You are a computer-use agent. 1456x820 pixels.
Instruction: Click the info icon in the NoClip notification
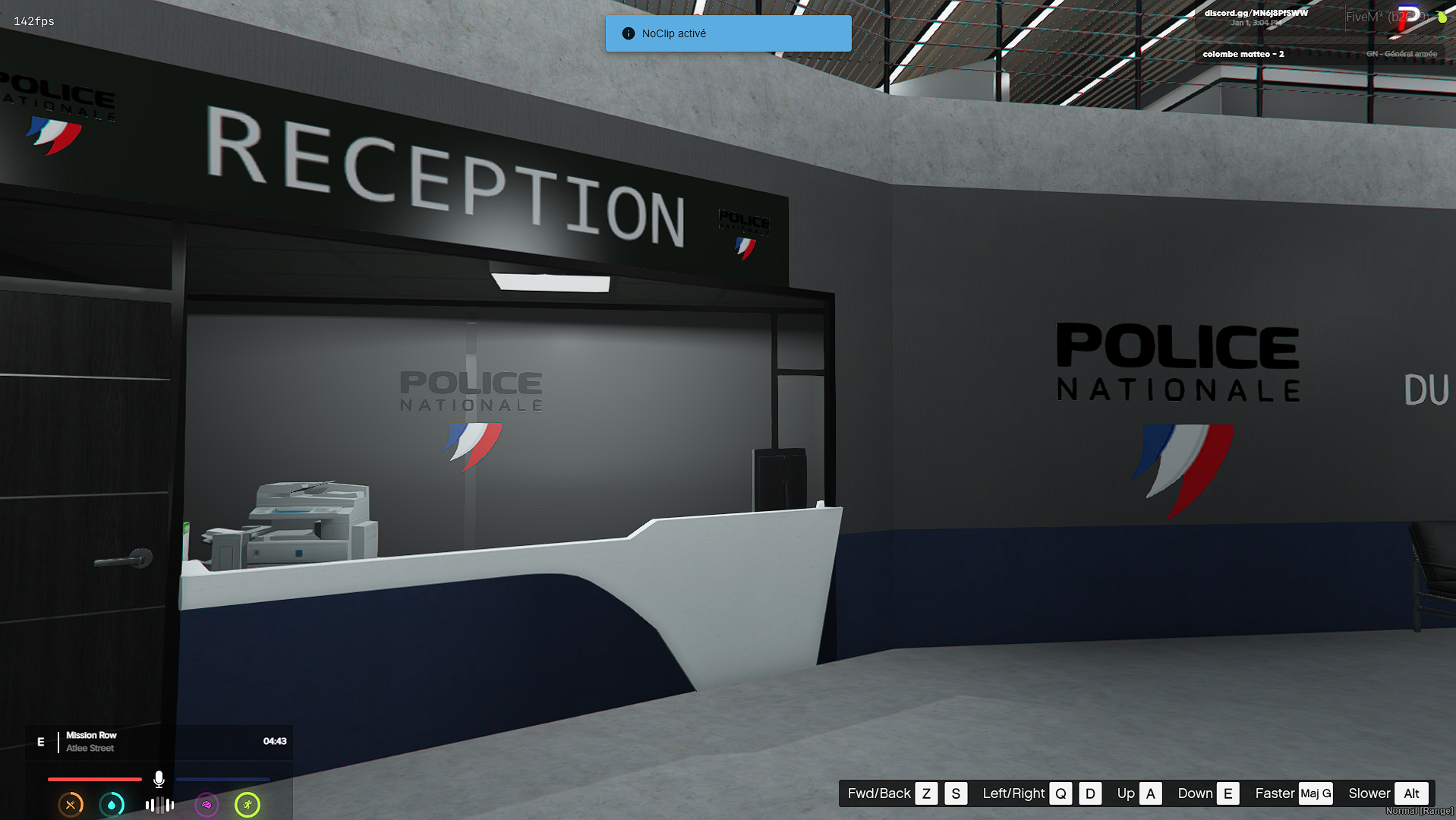628,33
